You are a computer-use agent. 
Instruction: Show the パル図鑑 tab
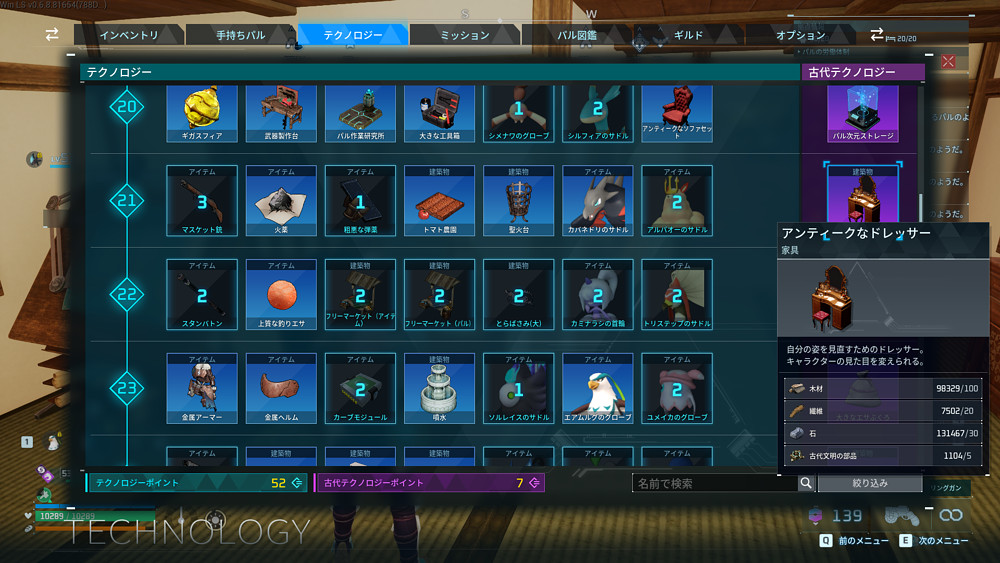577,35
